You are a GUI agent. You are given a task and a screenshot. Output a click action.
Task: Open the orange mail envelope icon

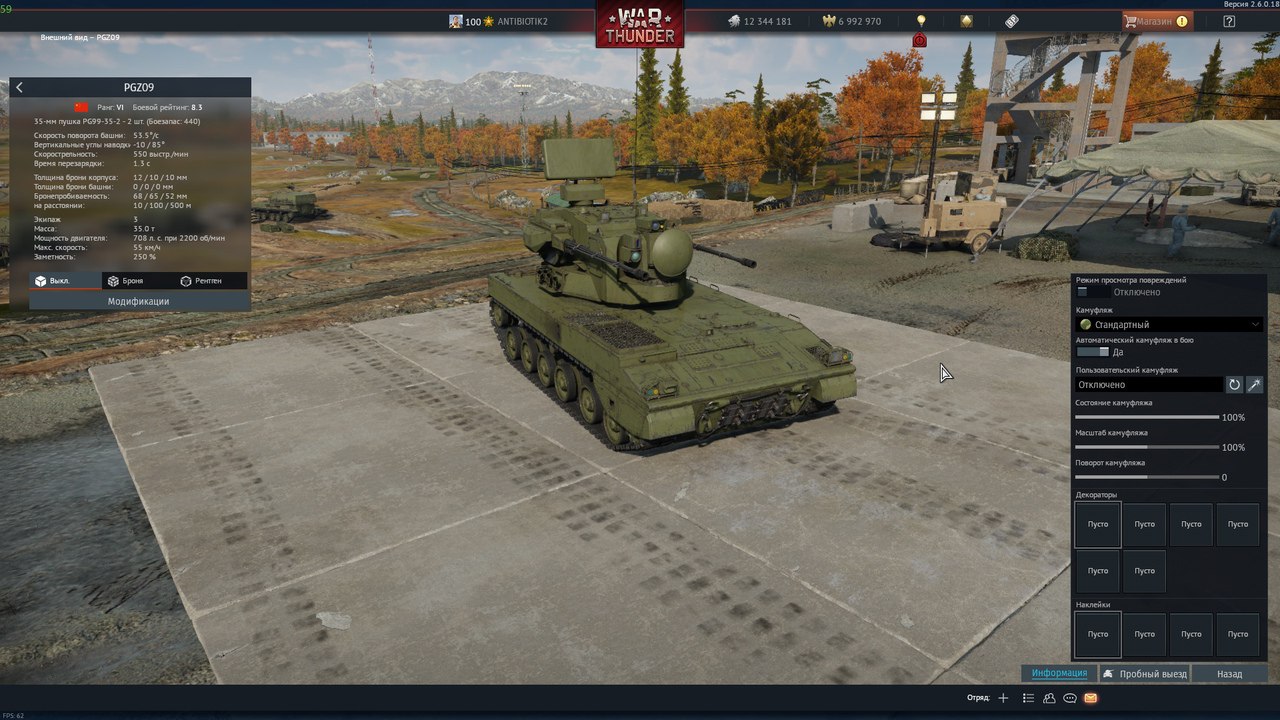pyautogui.click(x=1090, y=698)
